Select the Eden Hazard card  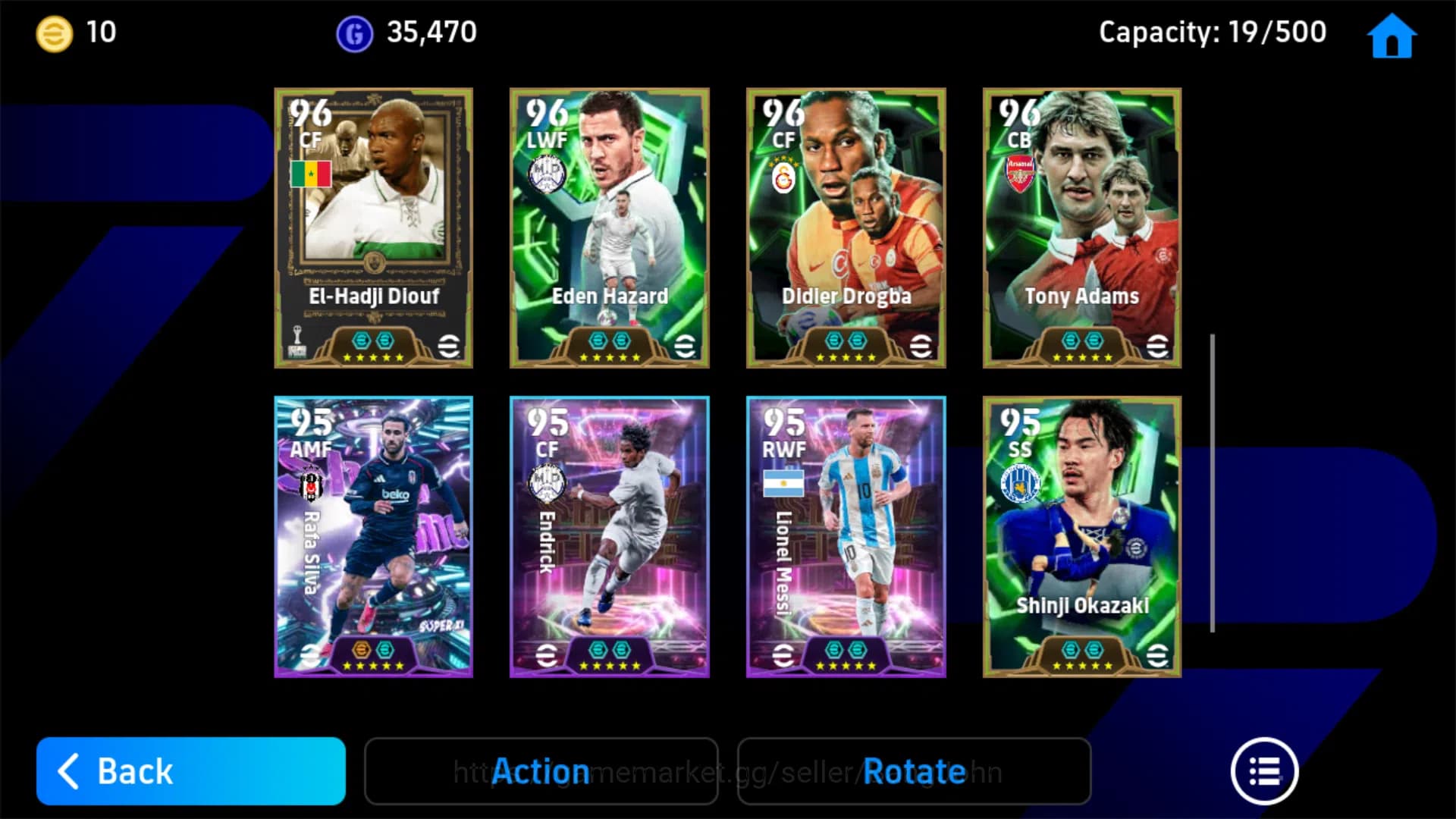609,227
